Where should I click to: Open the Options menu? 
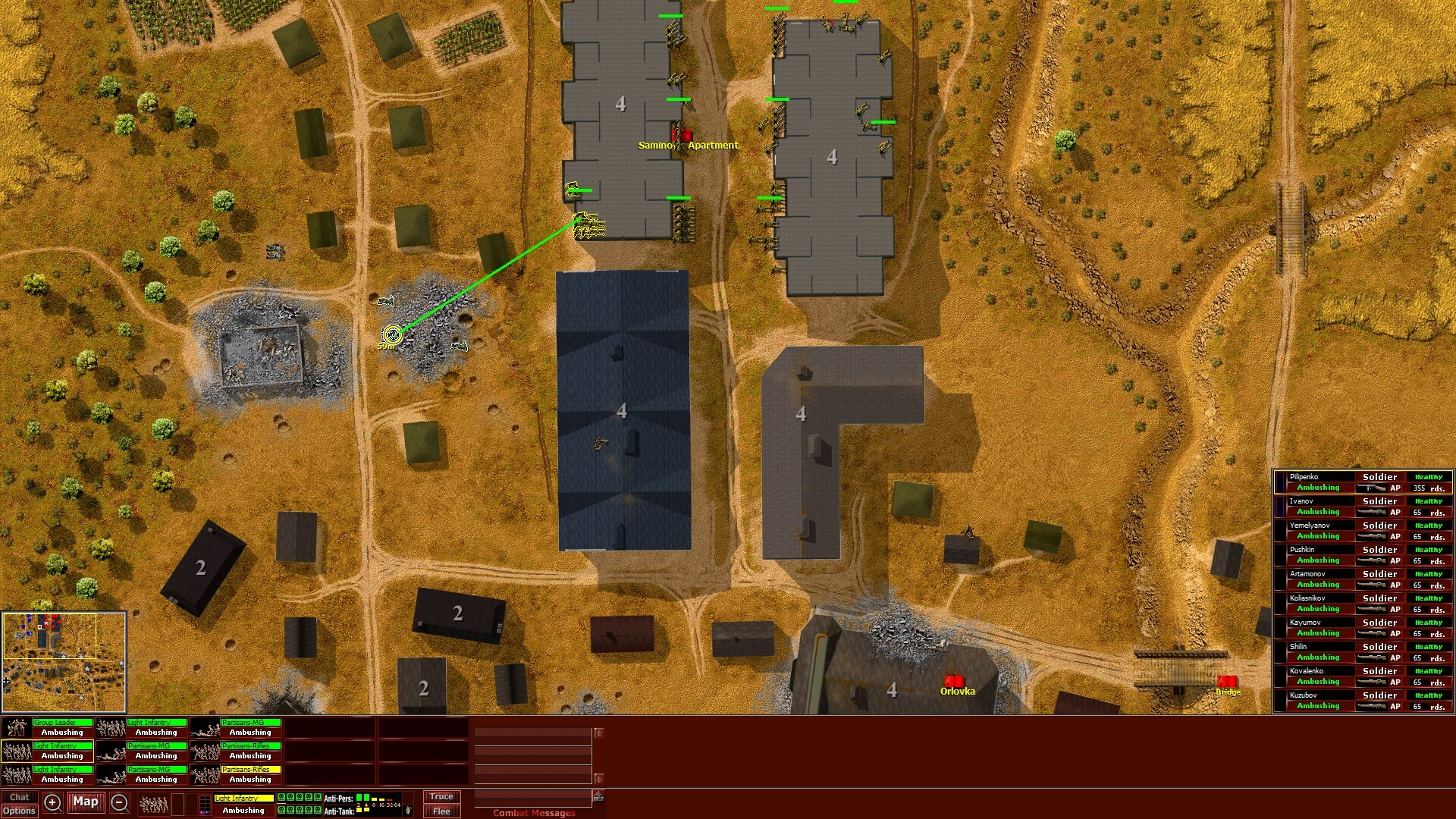click(x=19, y=811)
